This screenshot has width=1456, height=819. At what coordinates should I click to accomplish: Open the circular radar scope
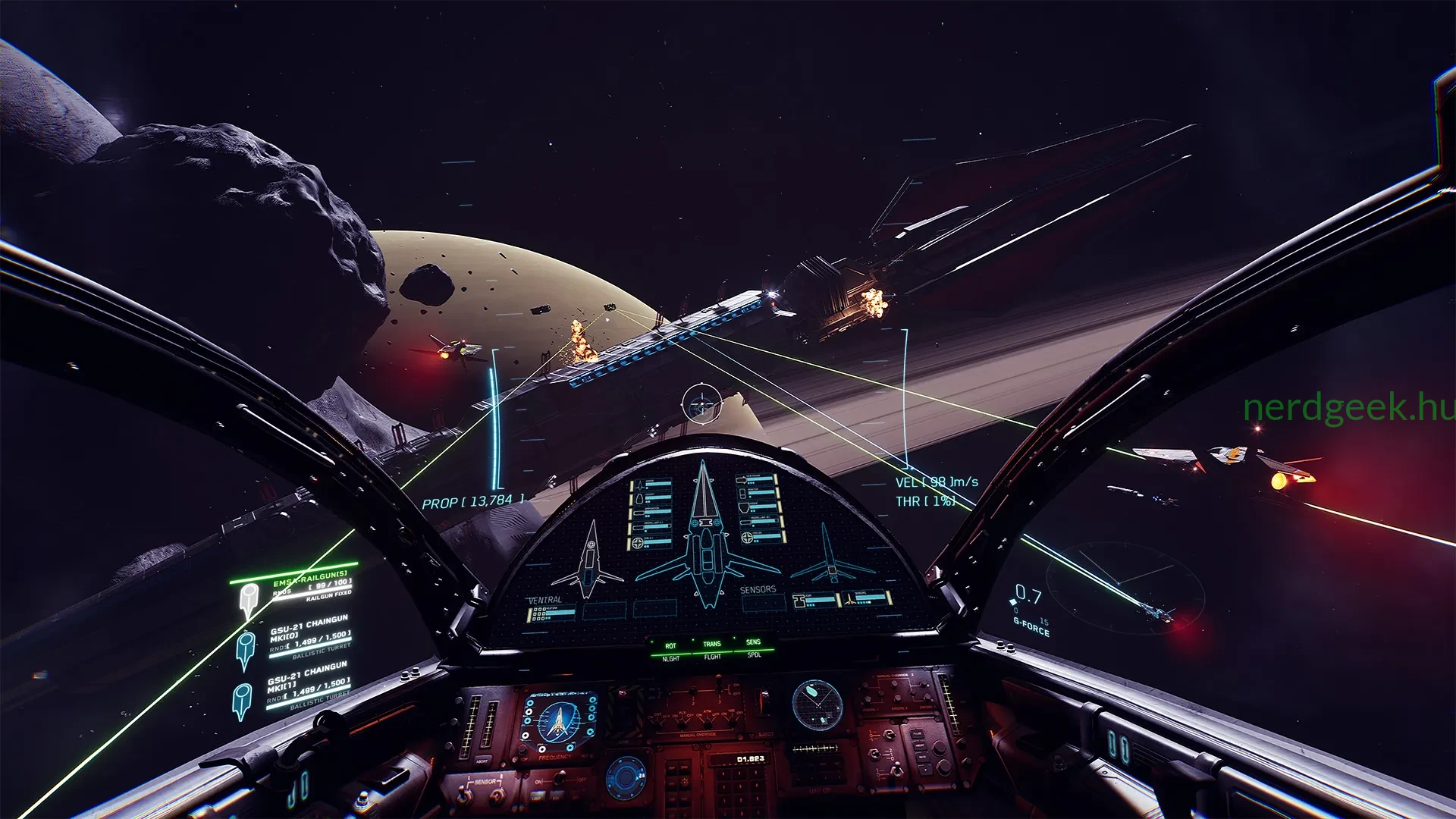pyautogui.click(x=817, y=704)
